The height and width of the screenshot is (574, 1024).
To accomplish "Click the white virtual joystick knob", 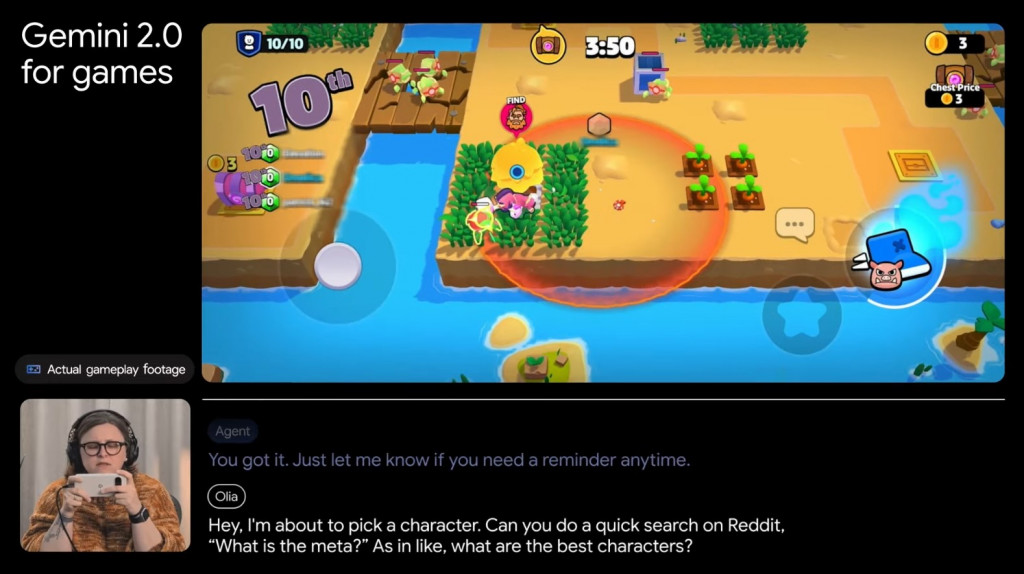I will click(337, 266).
